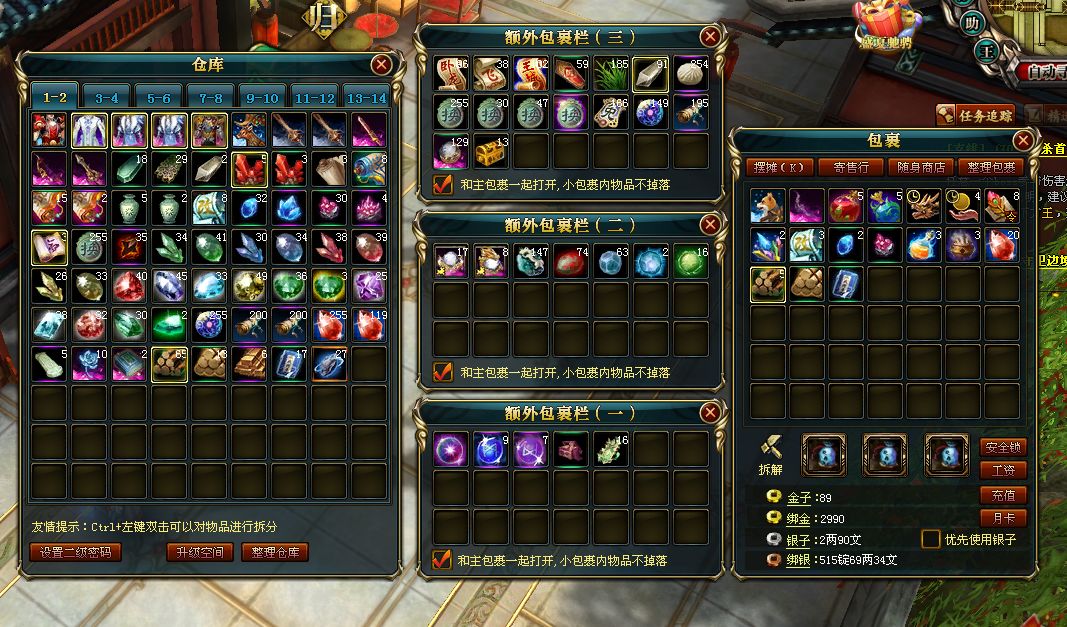Select the fox pet item in bag
The height and width of the screenshot is (627, 1067).
768,205
